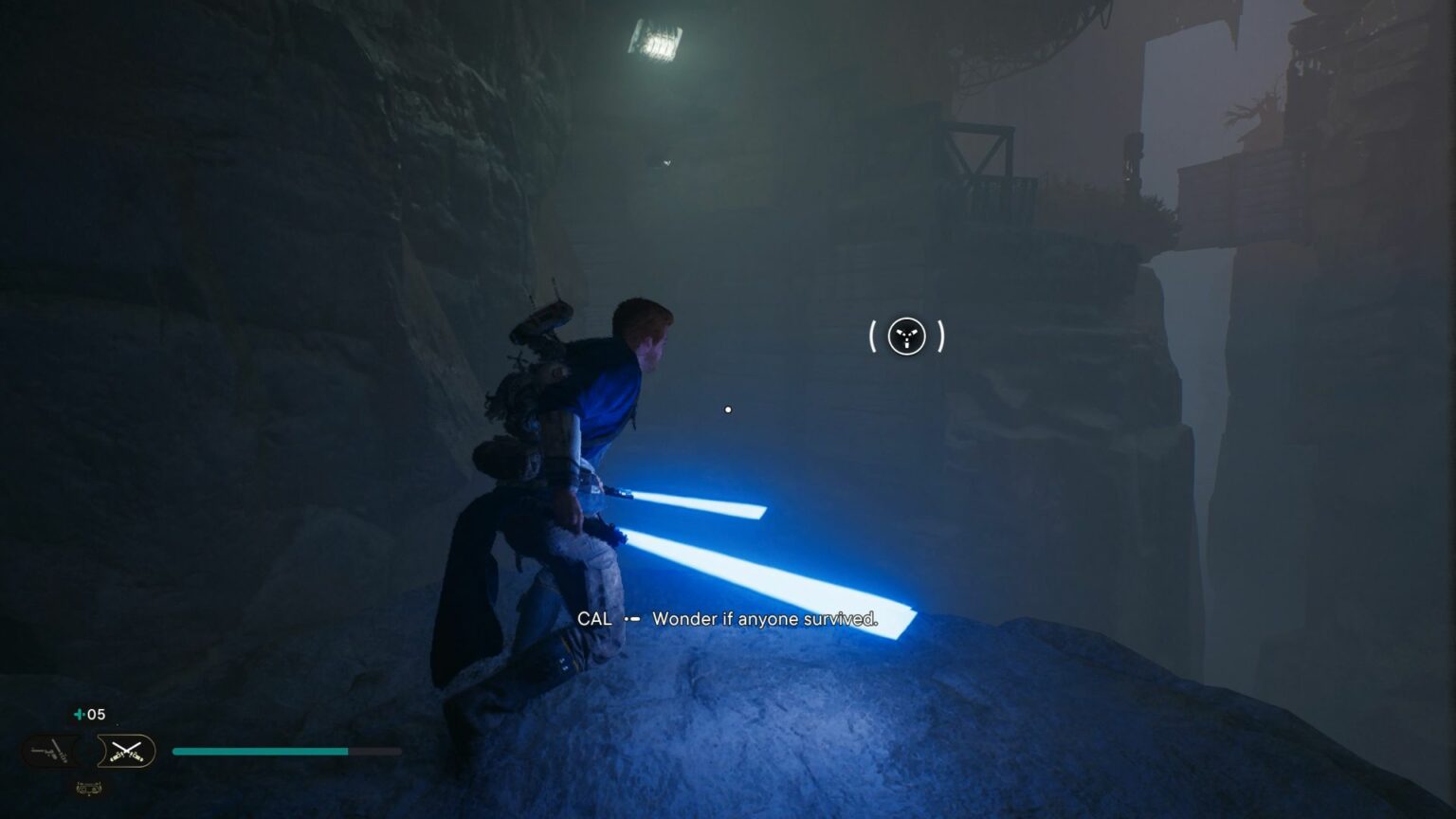Click the small BD-1 droid icon below the stances

point(90,788)
